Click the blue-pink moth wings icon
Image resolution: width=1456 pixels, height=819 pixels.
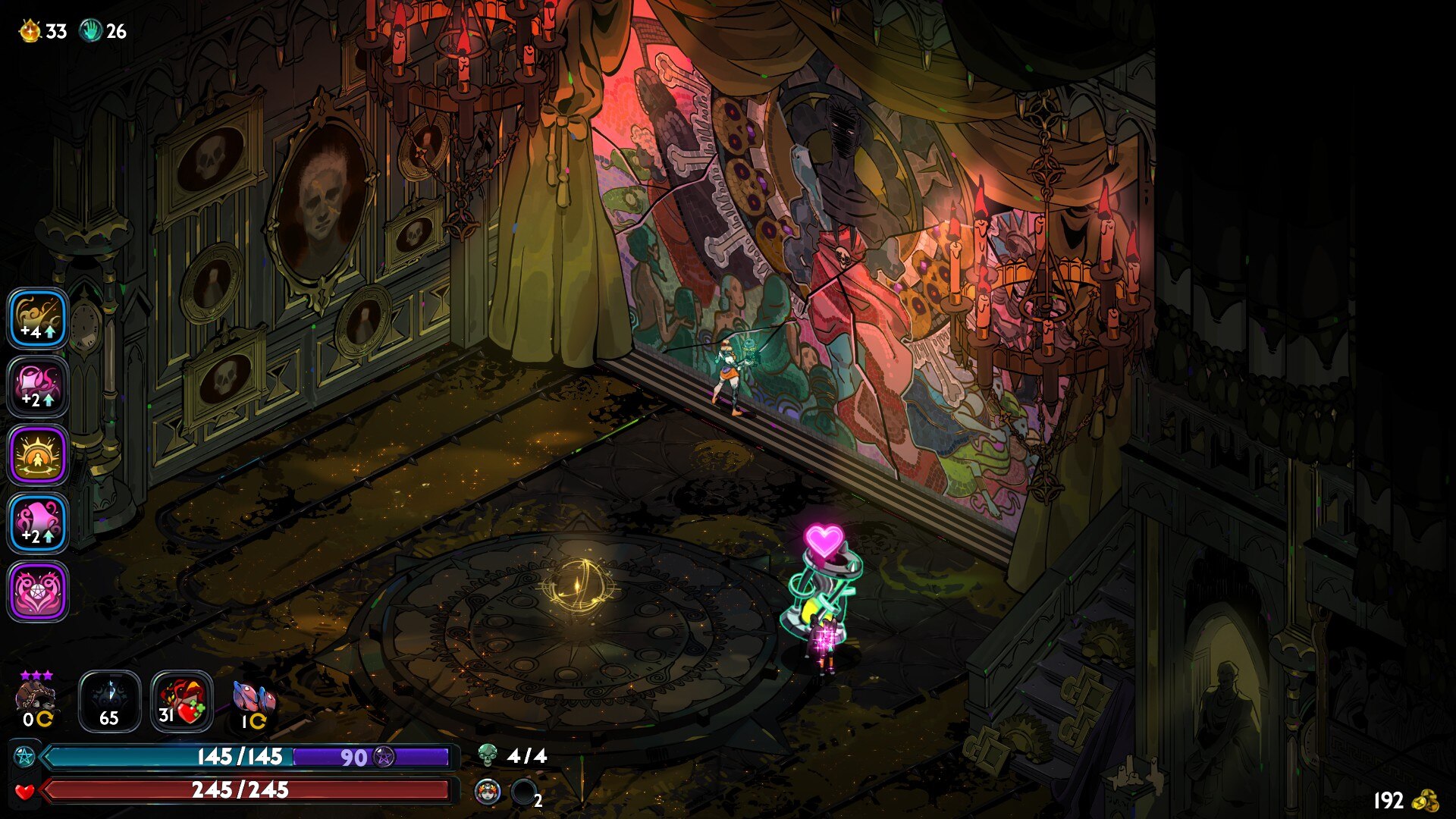pos(253,701)
